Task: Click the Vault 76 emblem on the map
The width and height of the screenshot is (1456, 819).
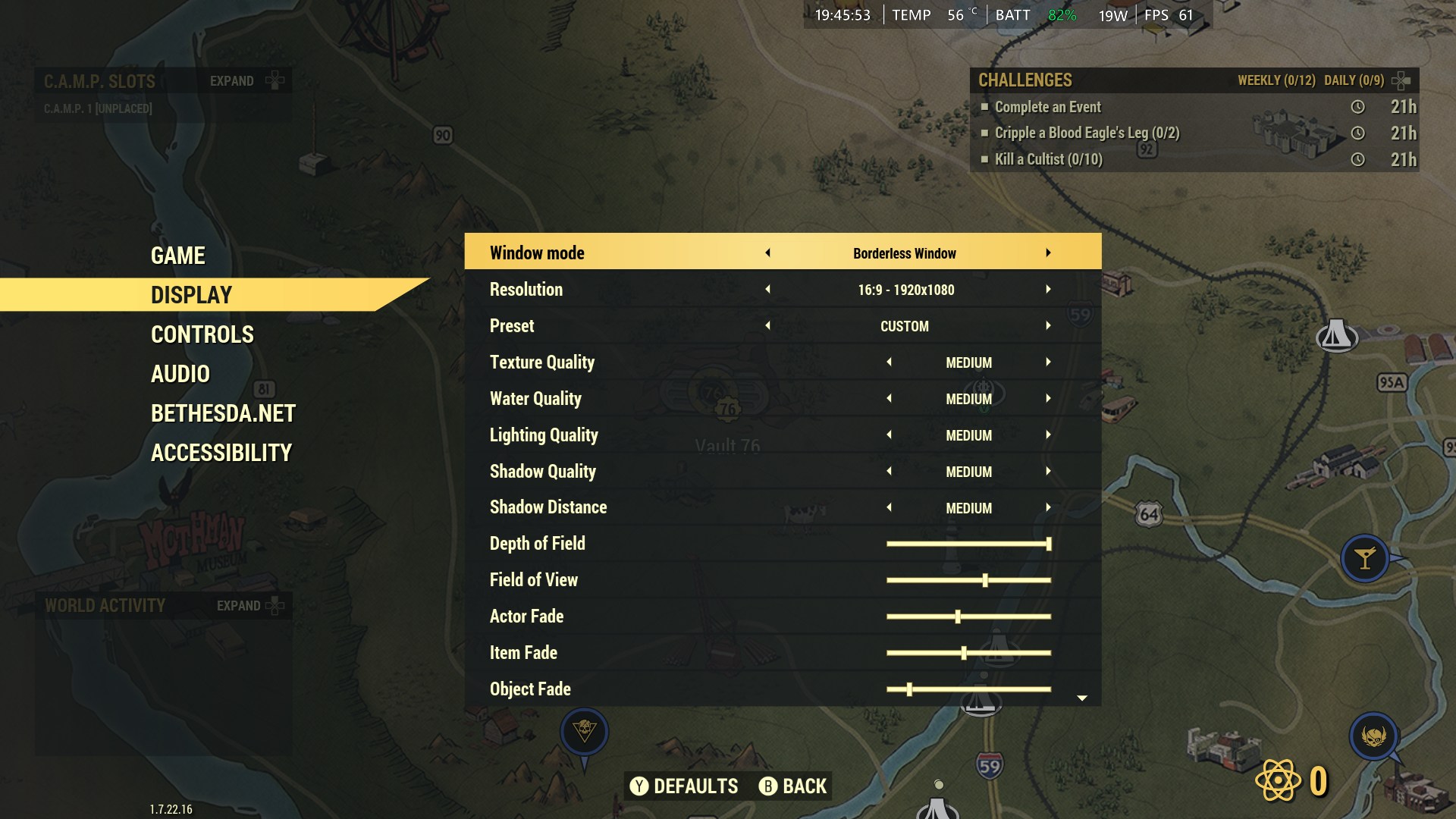Action: click(x=730, y=408)
